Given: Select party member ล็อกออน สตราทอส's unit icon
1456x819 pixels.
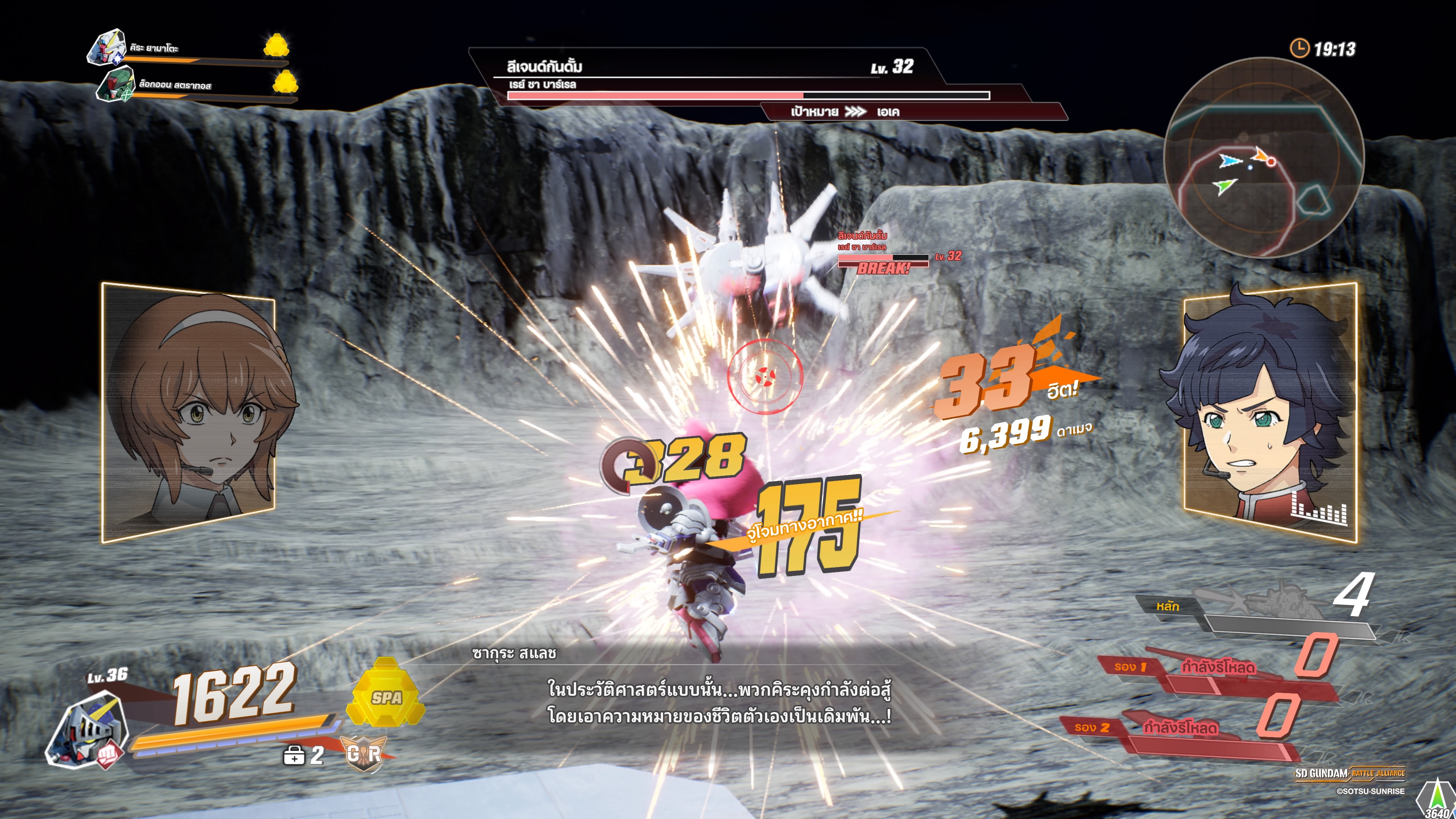Looking at the screenshot, I should [115, 84].
